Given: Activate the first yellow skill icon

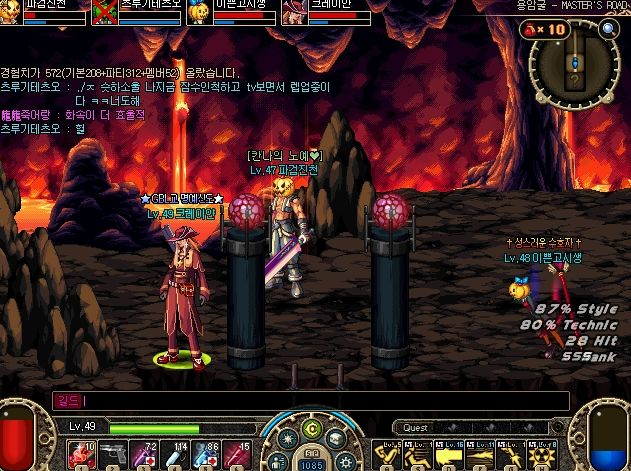Looking at the screenshot, I should pos(388,453).
